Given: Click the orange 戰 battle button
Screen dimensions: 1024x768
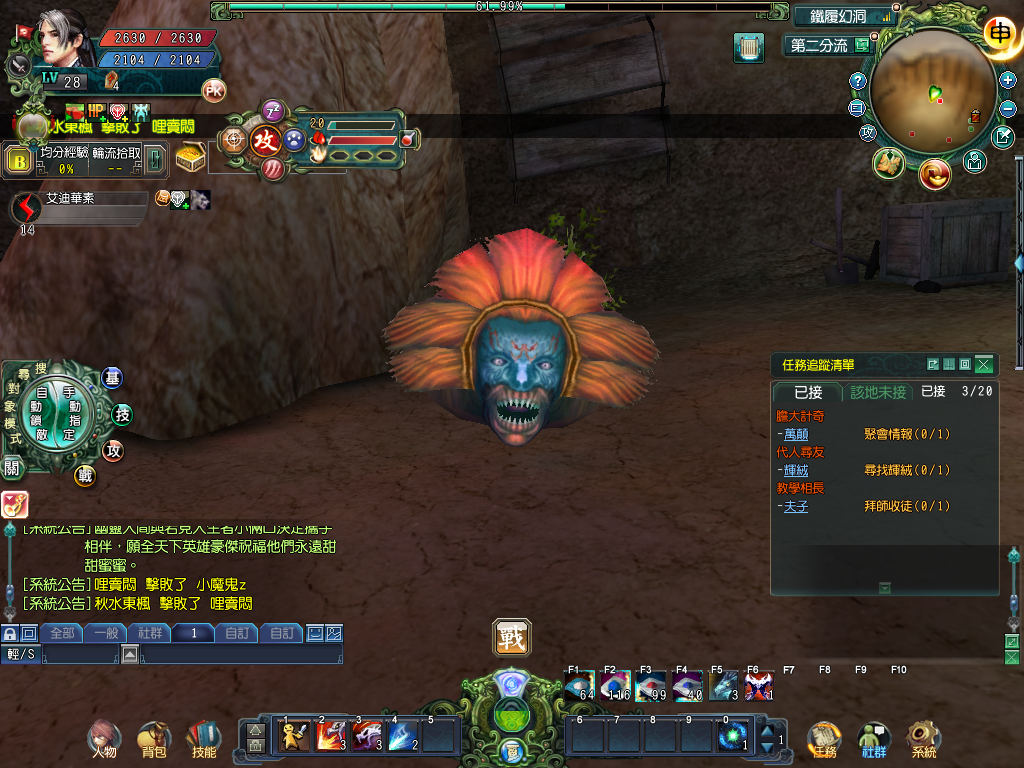Looking at the screenshot, I should pyautogui.click(x=512, y=638).
